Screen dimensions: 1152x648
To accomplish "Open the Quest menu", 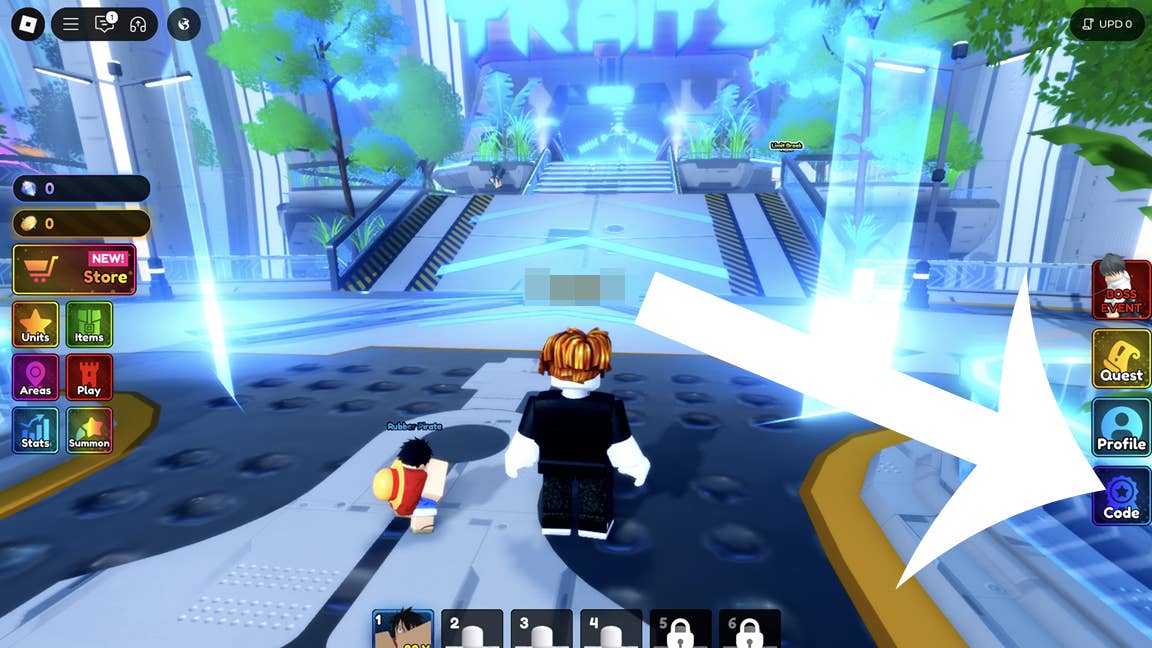I will (x=1121, y=360).
